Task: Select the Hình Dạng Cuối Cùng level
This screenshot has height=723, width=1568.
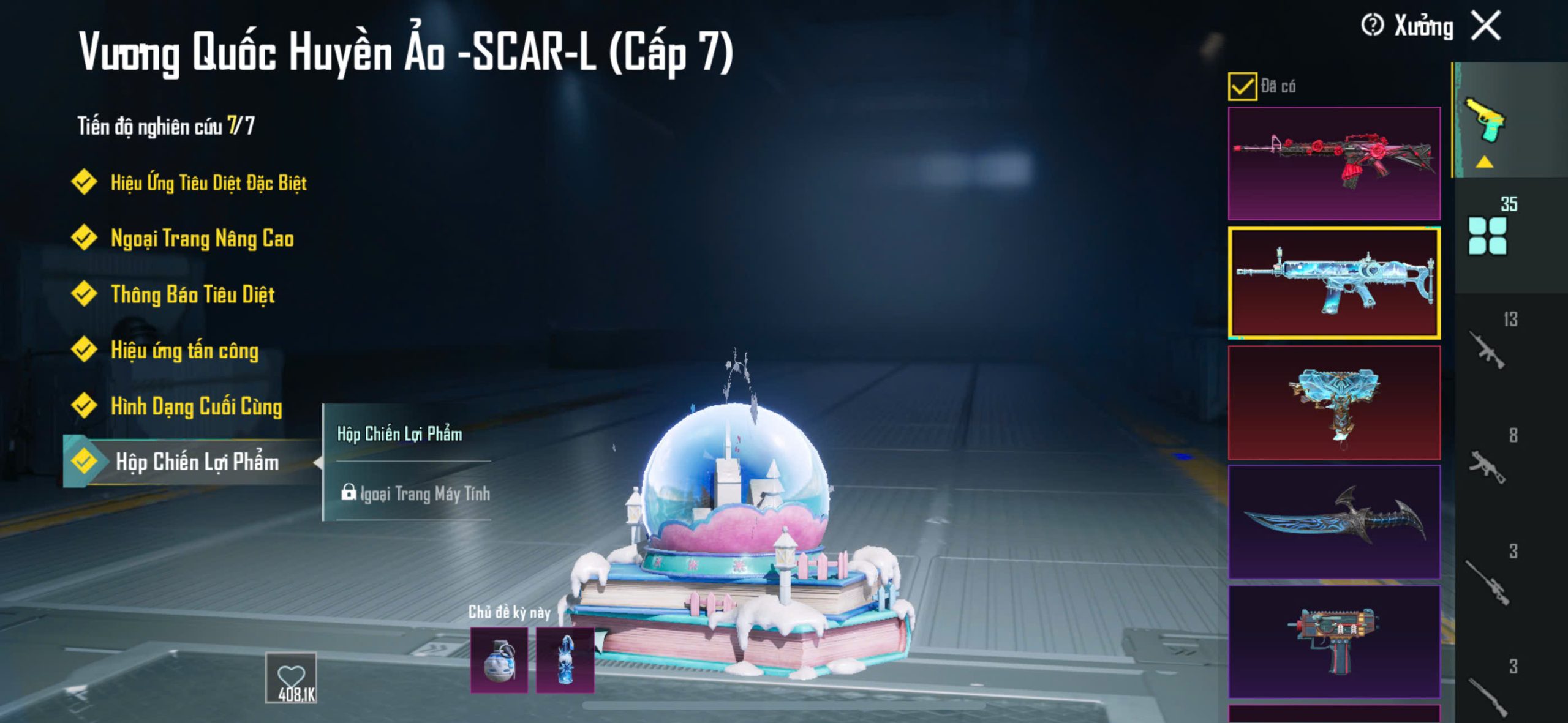Action: pos(196,406)
